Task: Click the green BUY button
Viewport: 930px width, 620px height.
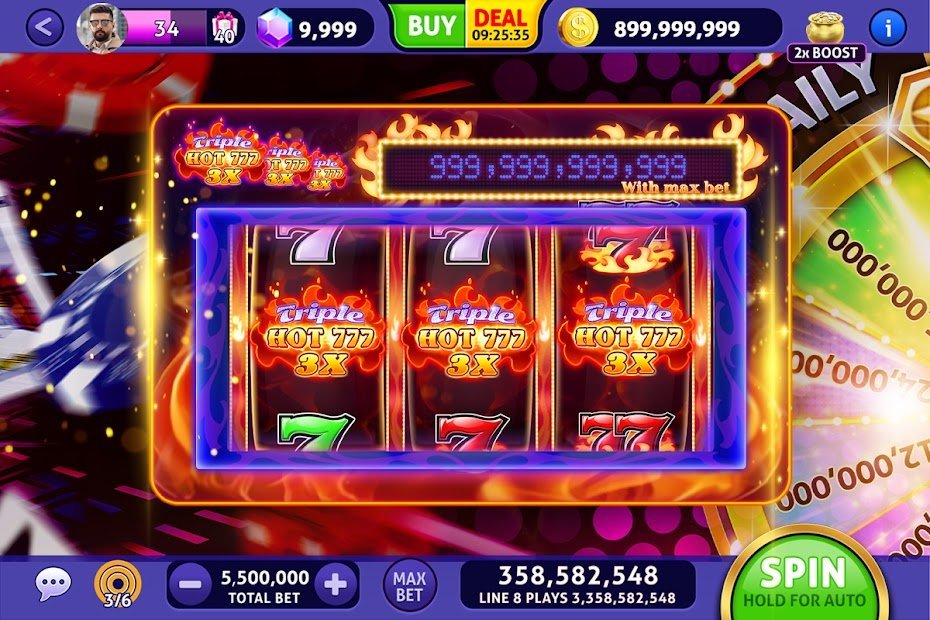Action: point(430,27)
